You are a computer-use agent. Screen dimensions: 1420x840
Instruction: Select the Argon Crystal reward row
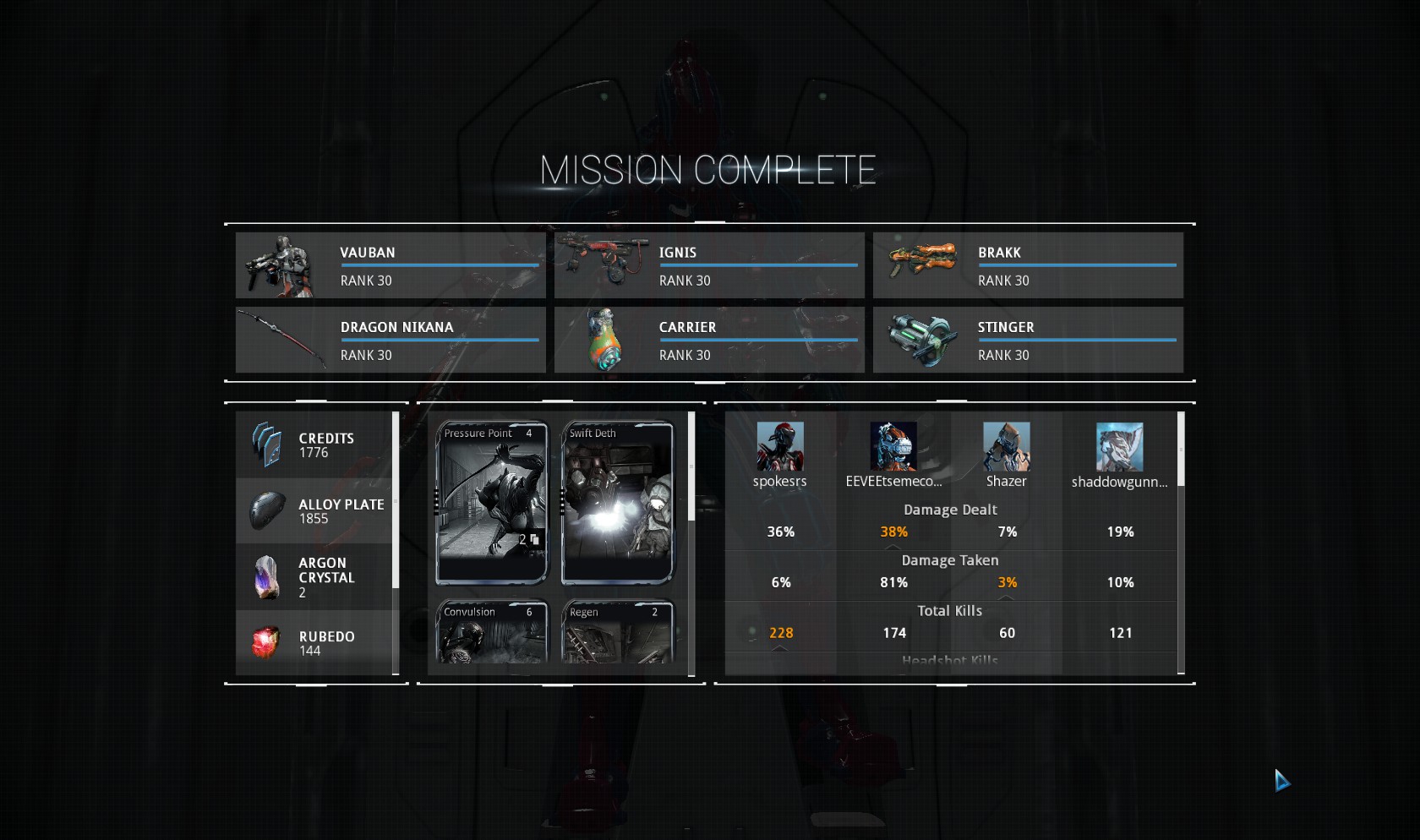click(x=314, y=576)
